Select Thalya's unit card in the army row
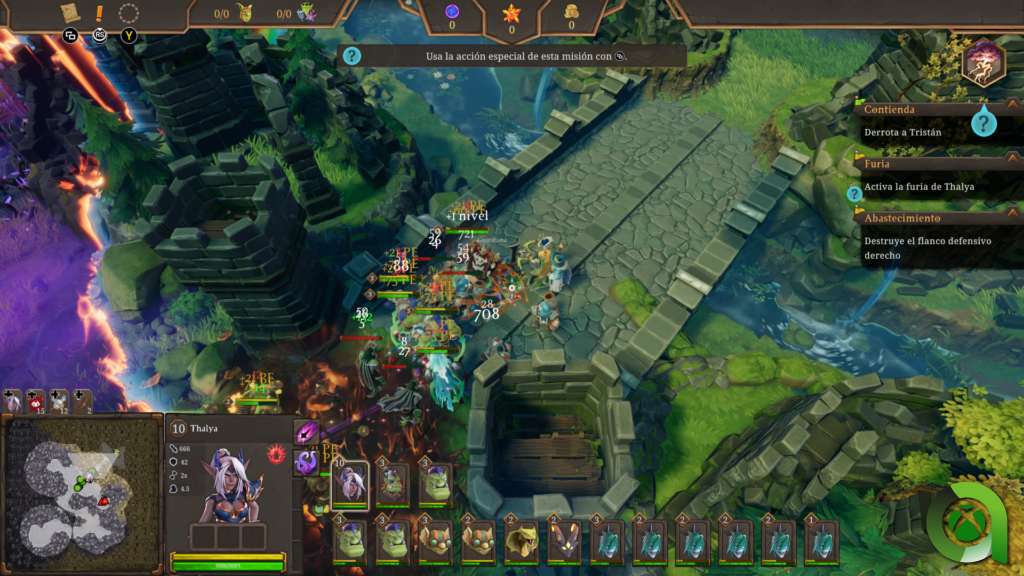Image resolution: width=1024 pixels, height=576 pixels. coord(350,484)
